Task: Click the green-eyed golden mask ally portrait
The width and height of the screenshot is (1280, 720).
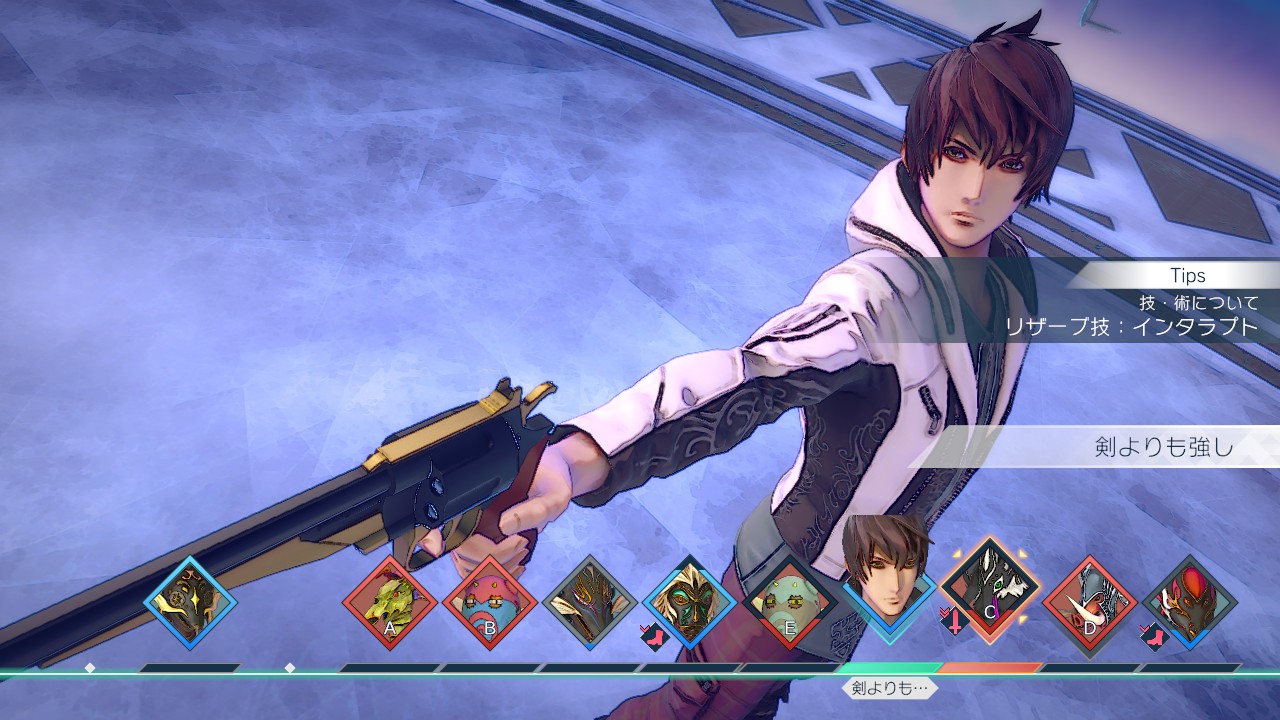Action: tap(690, 604)
